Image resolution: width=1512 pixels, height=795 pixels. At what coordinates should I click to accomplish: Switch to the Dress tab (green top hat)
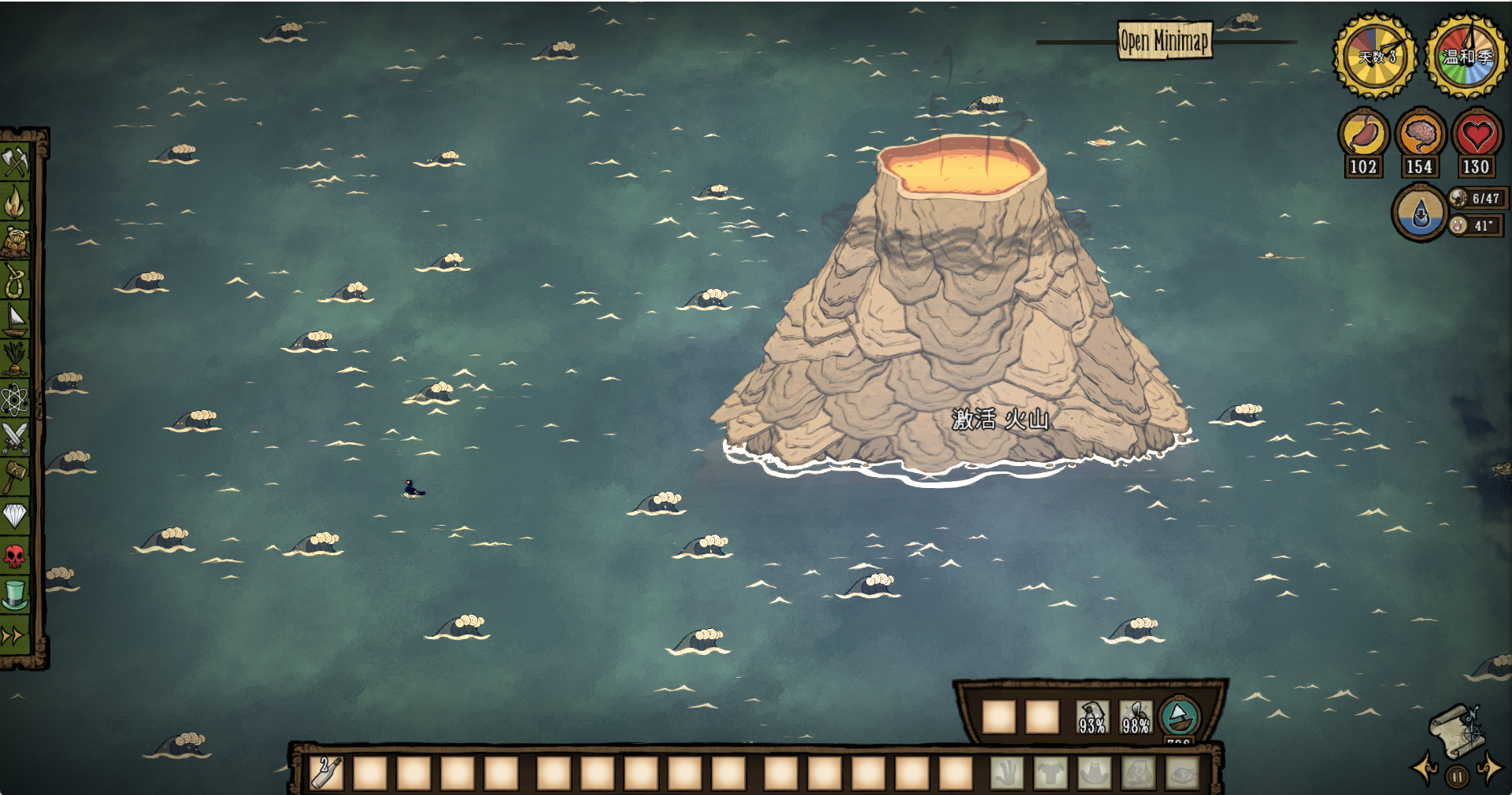[15, 595]
